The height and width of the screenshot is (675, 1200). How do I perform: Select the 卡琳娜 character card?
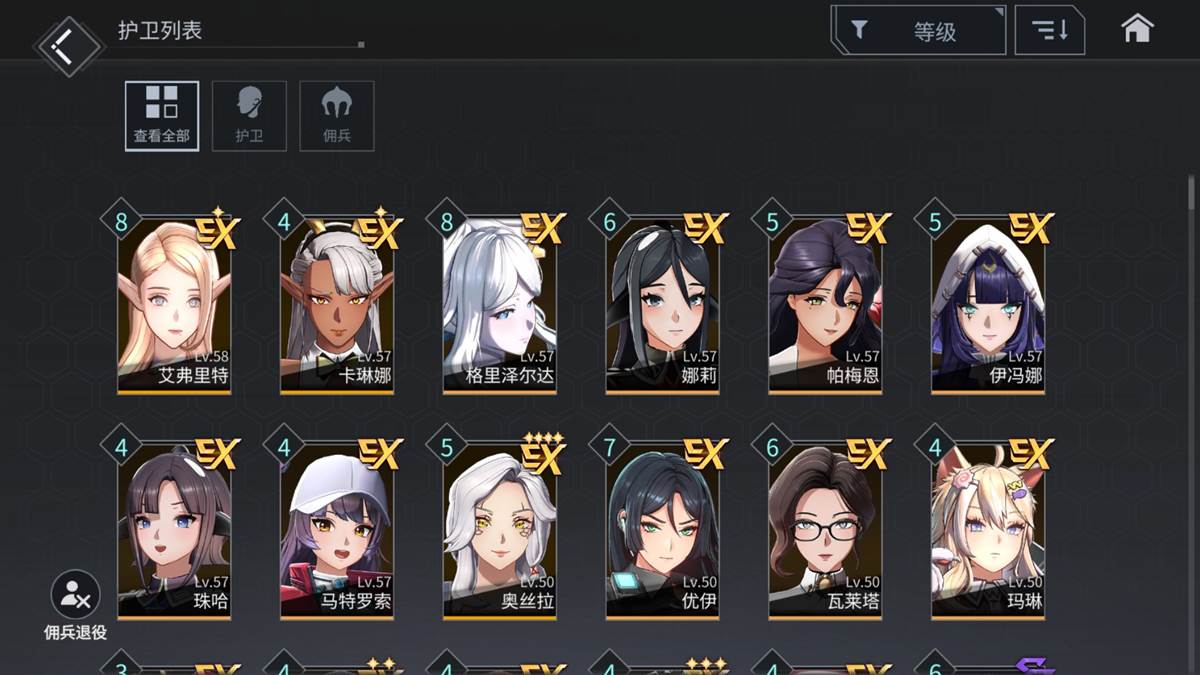337,303
